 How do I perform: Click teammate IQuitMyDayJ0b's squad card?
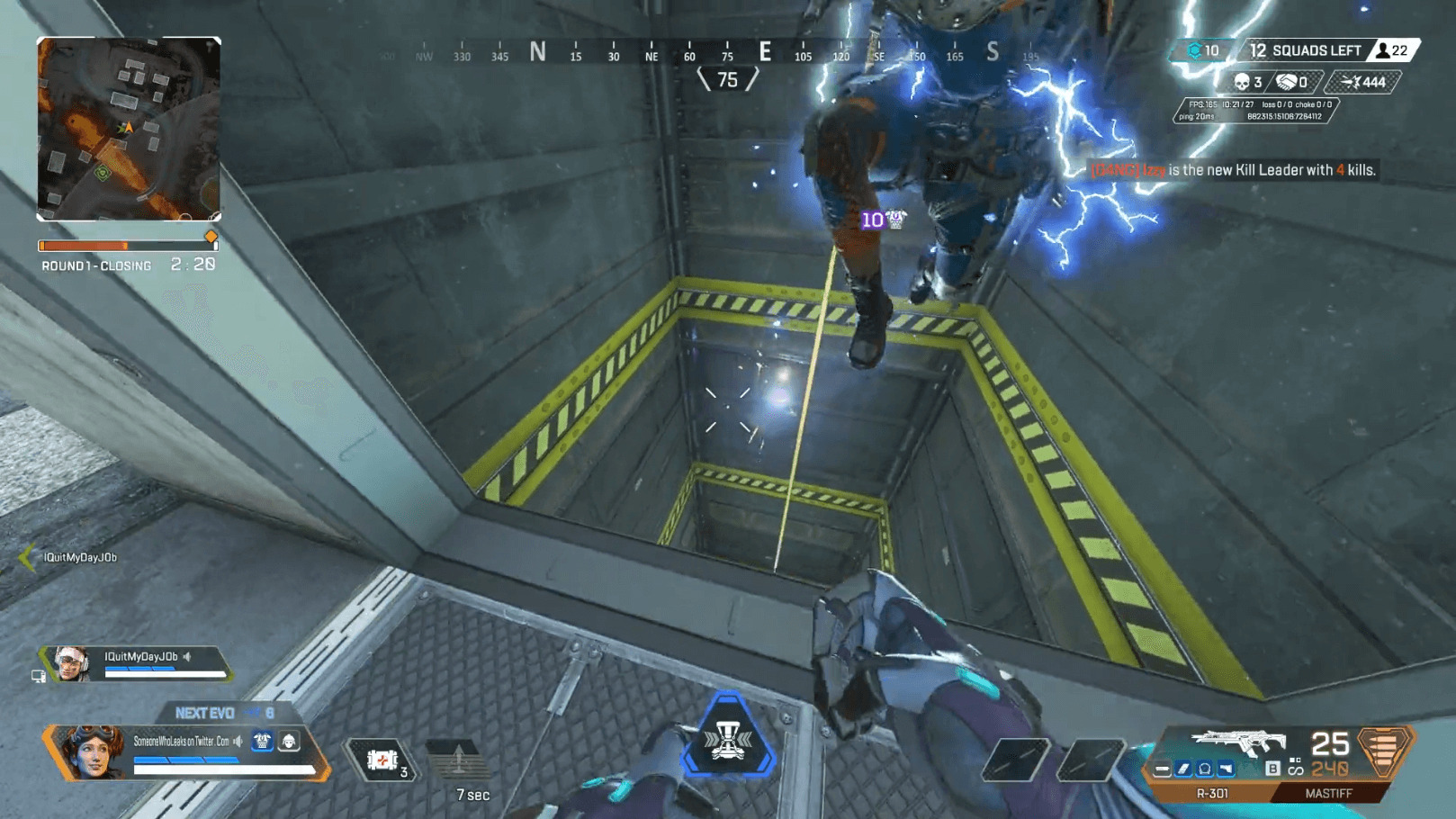coord(137,663)
